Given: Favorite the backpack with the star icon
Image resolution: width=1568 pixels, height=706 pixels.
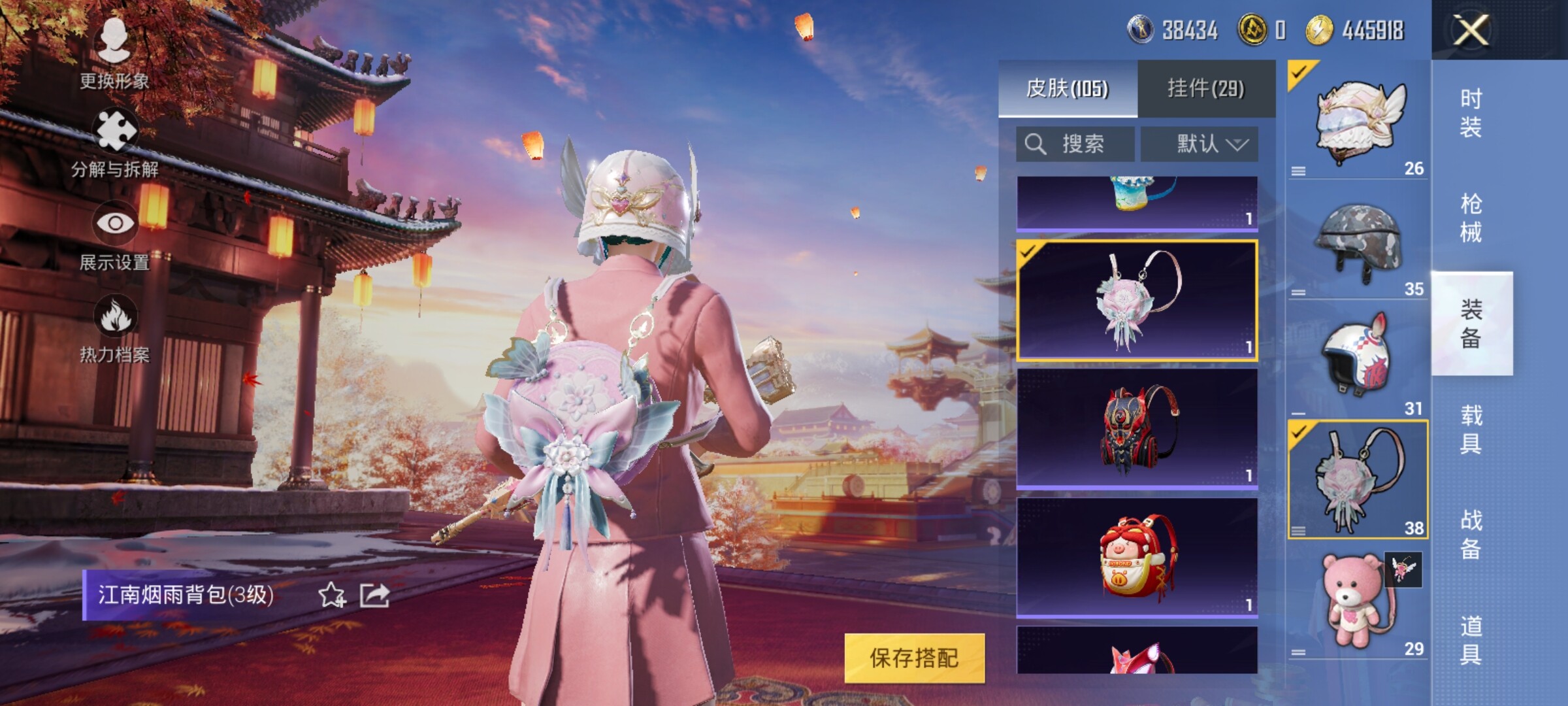Looking at the screenshot, I should tap(332, 595).
